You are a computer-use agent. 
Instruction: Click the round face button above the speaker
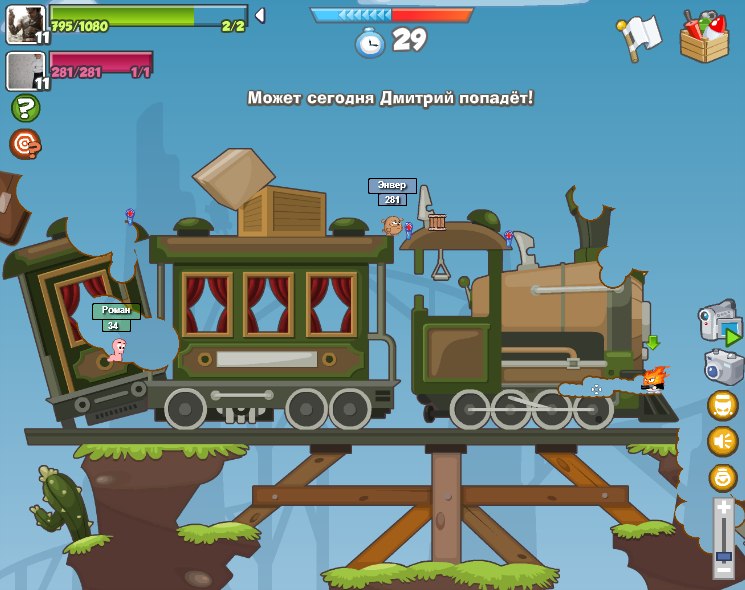[722, 405]
